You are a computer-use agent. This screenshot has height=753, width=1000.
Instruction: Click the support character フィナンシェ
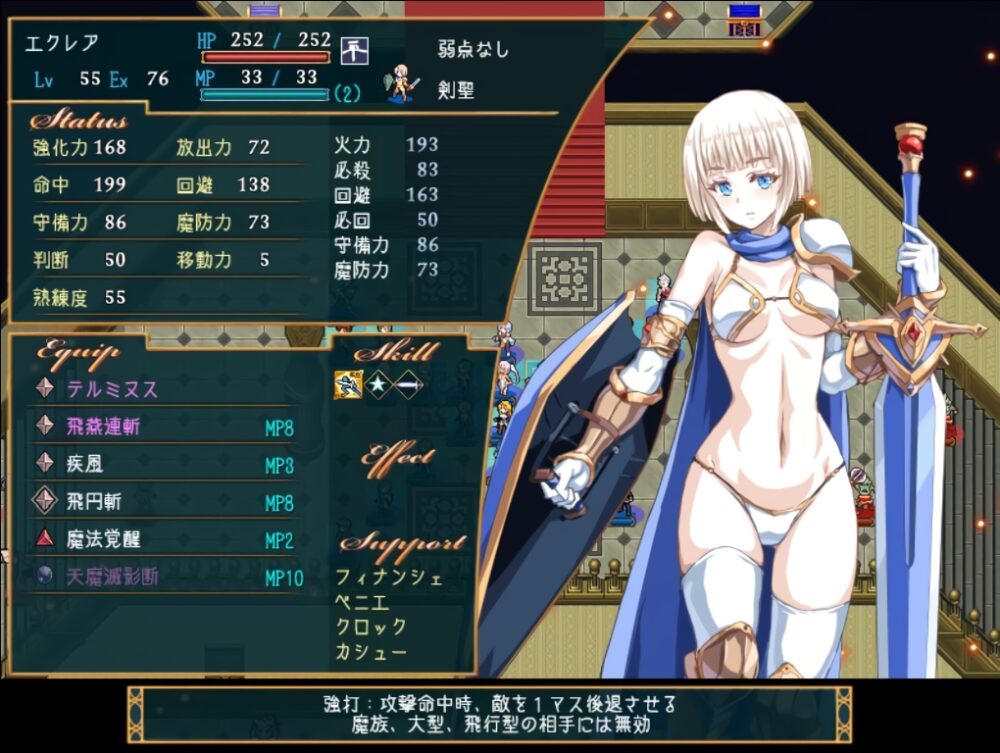tap(389, 577)
